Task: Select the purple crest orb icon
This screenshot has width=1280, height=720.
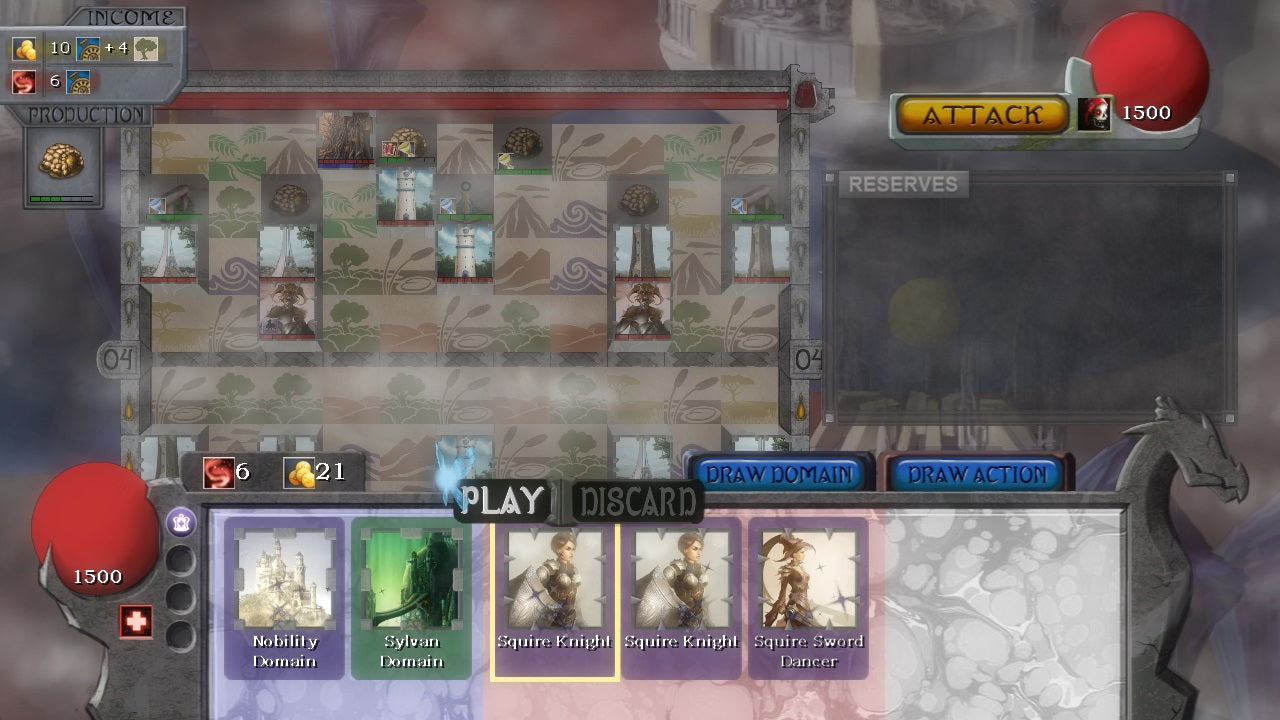Action: (181, 521)
